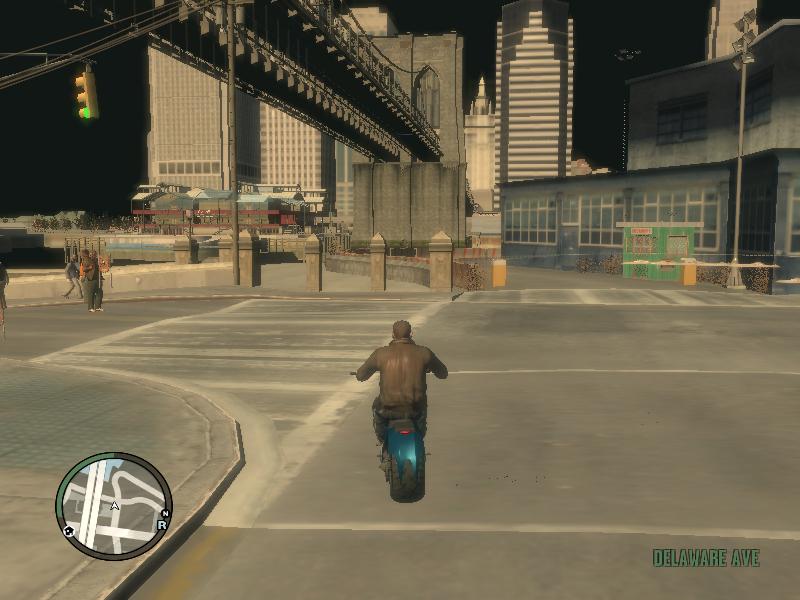Image resolution: width=800 pixels, height=600 pixels.
Task: Click the white safehouse blip on the radar
Action: pos(69,531)
